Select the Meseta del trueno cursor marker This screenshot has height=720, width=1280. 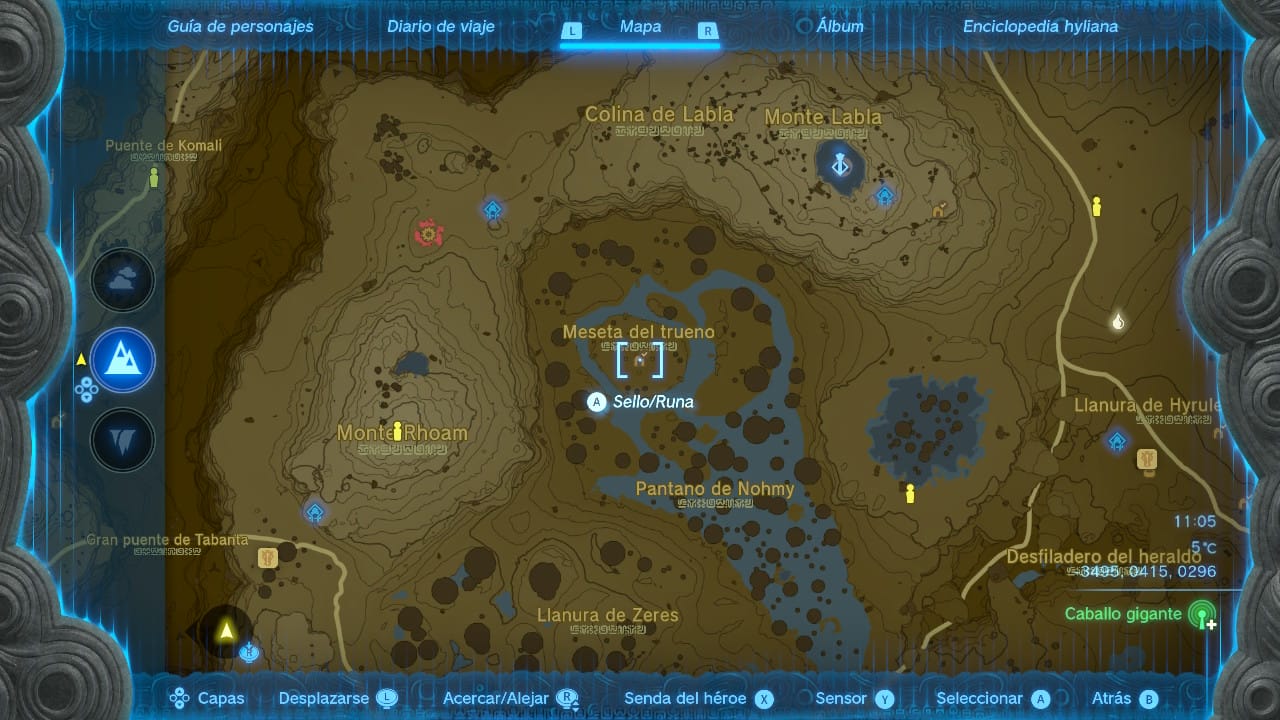pos(640,359)
